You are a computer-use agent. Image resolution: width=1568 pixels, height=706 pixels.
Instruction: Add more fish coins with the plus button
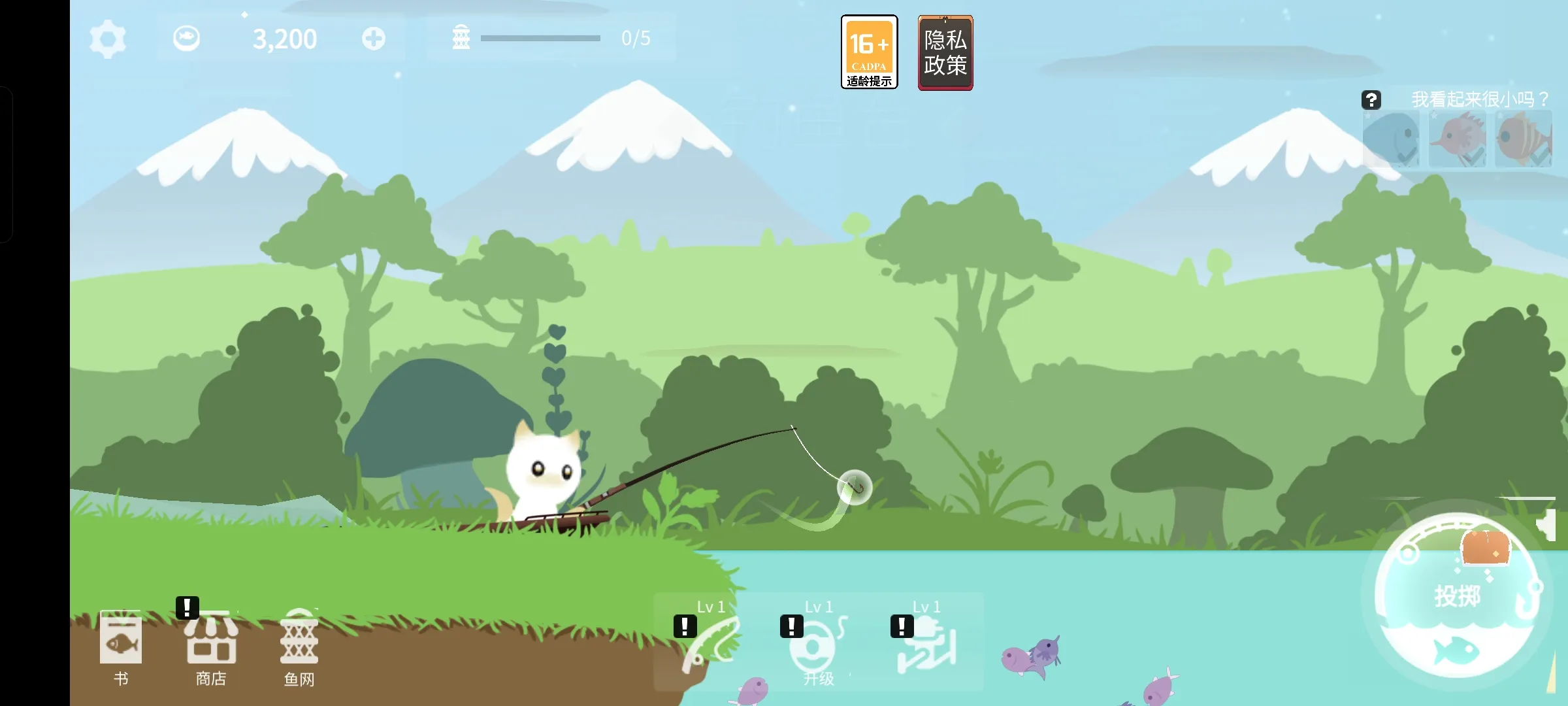point(374,39)
